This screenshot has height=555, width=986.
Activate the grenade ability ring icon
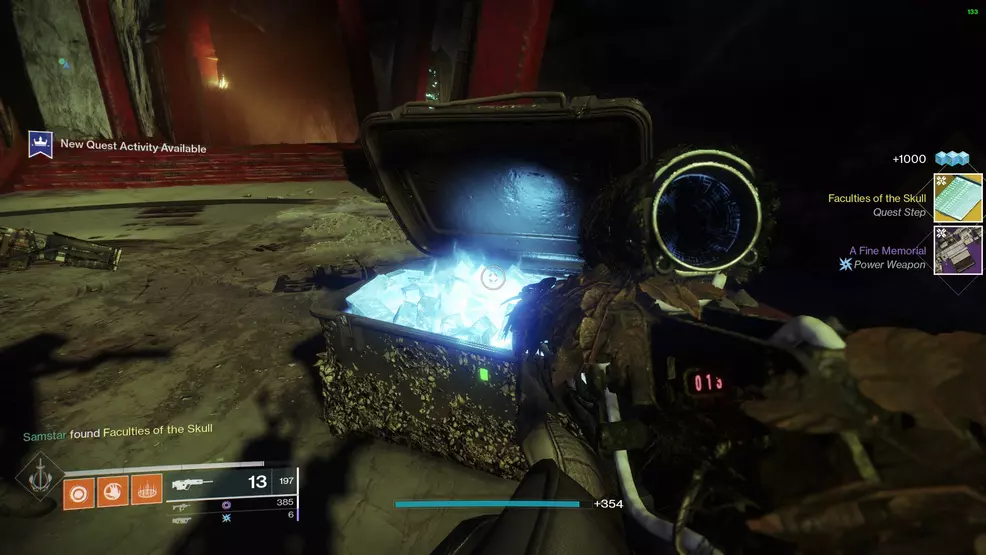79,490
